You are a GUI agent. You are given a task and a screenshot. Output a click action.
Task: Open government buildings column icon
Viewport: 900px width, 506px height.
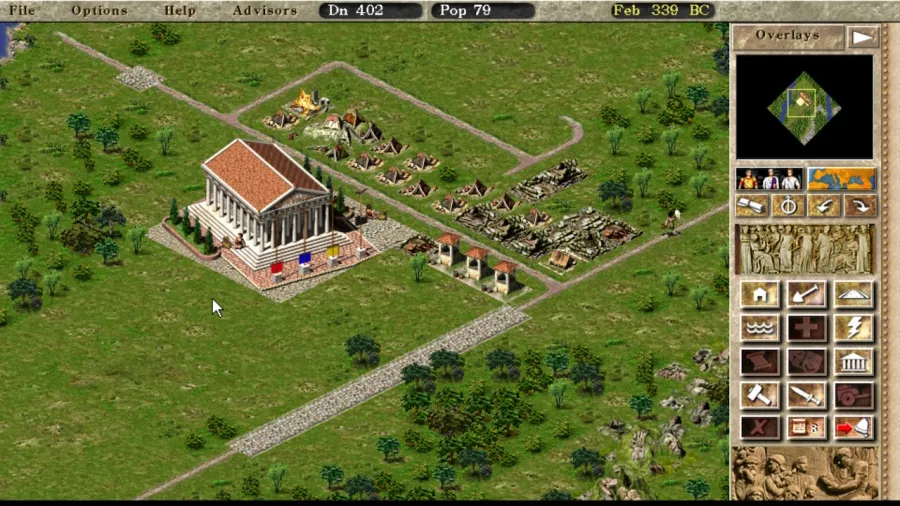[852, 361]
